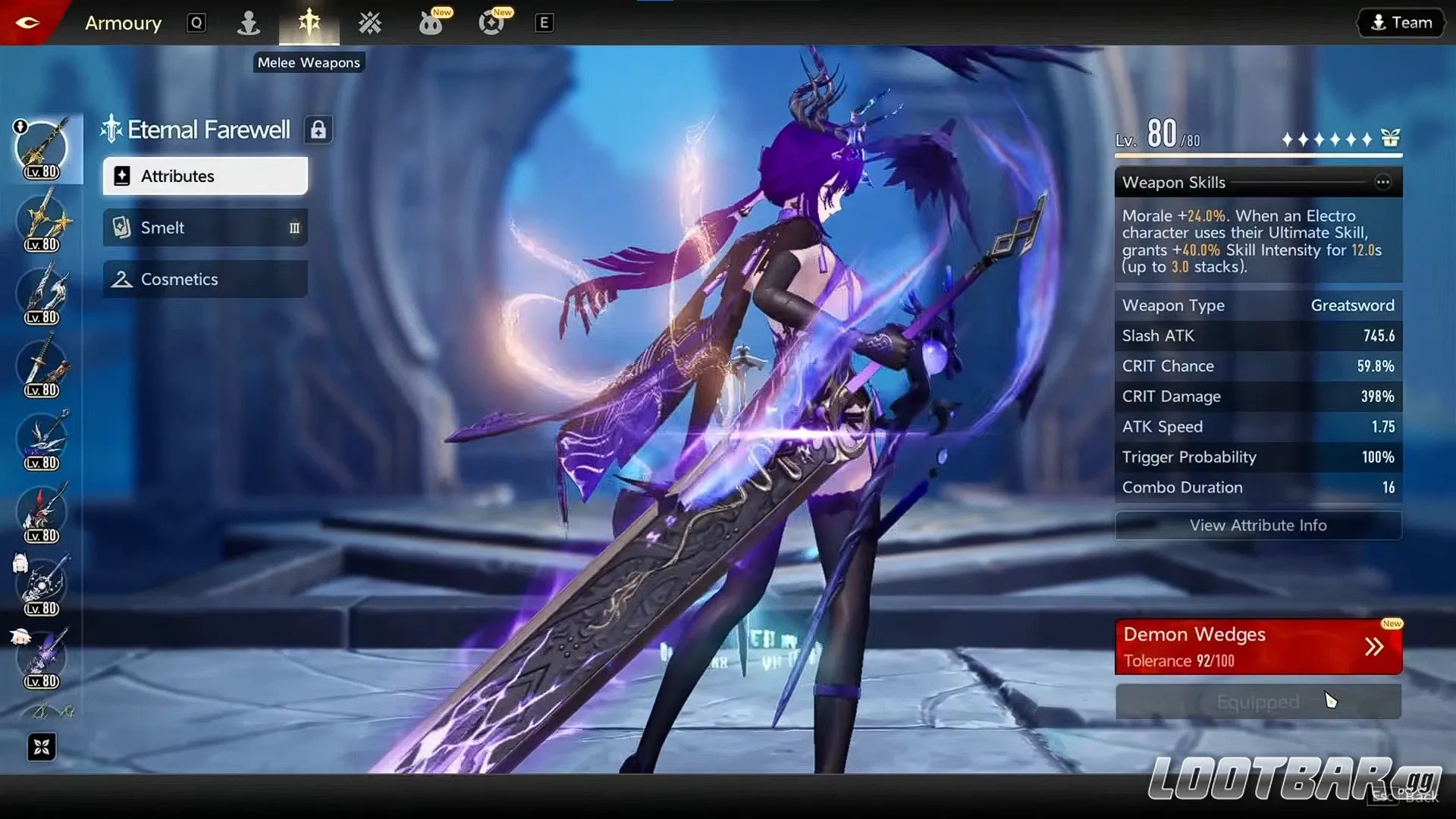Viewport: 1456px width, 819px height.
Task: Expand the Equipped section arrow
Action: point(1258,701)
